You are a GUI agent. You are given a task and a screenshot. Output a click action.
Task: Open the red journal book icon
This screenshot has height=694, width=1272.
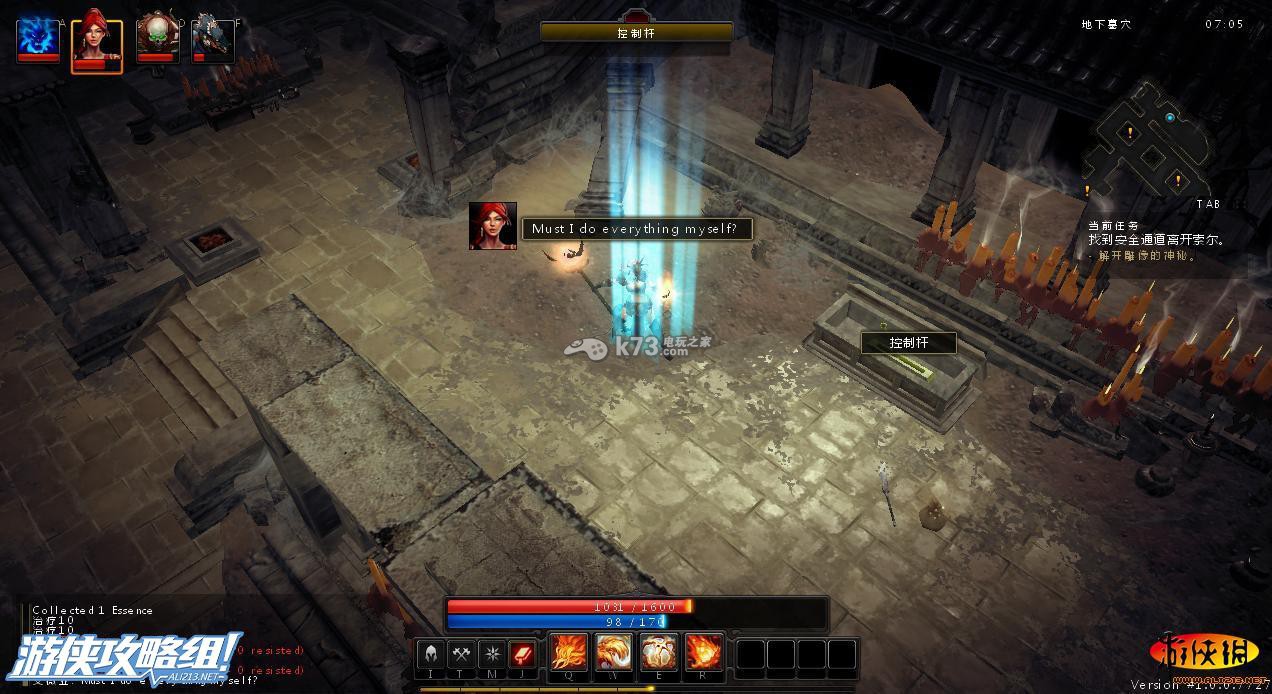pos(523,655)
